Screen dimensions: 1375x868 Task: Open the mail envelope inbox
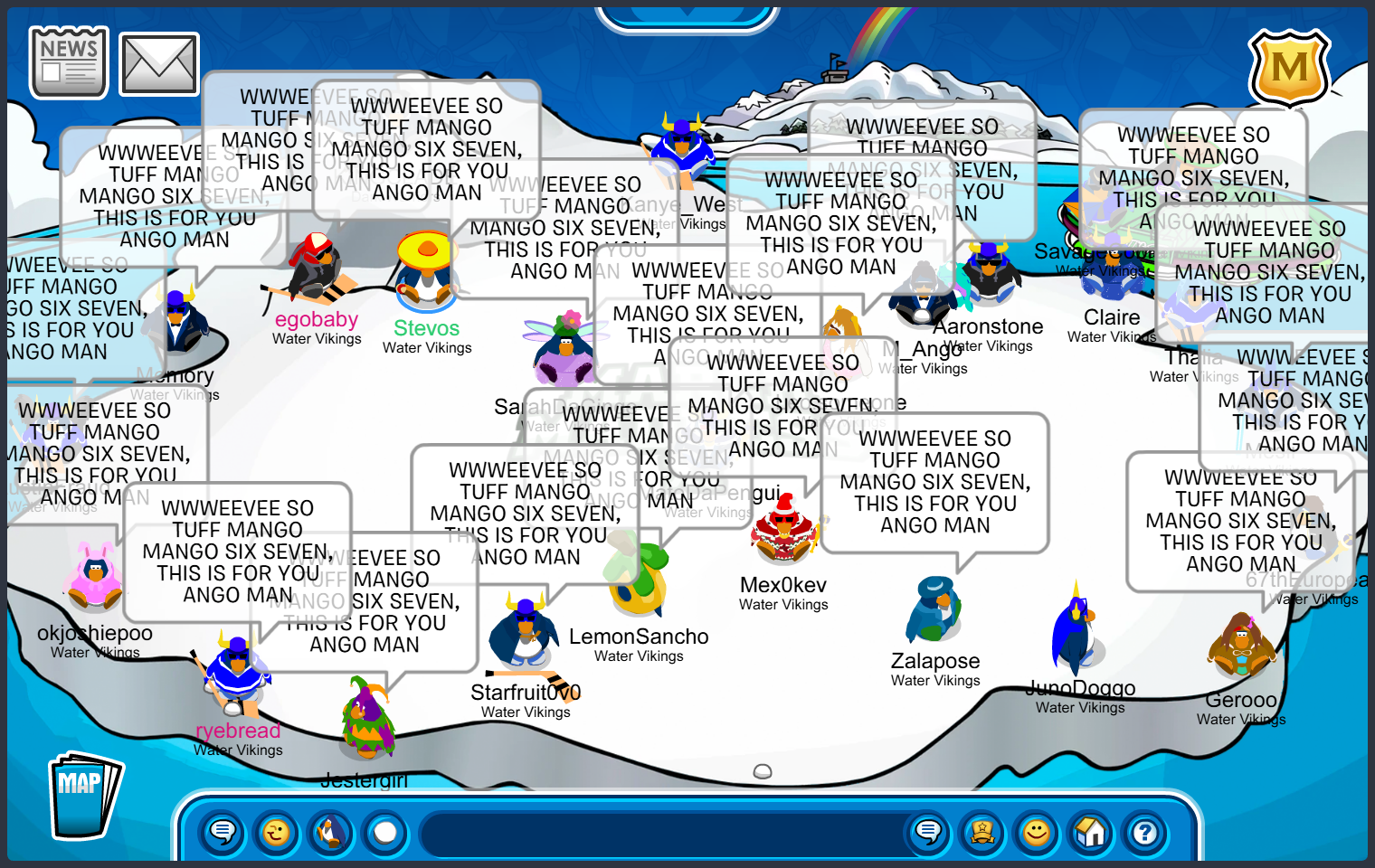point(159,64)
